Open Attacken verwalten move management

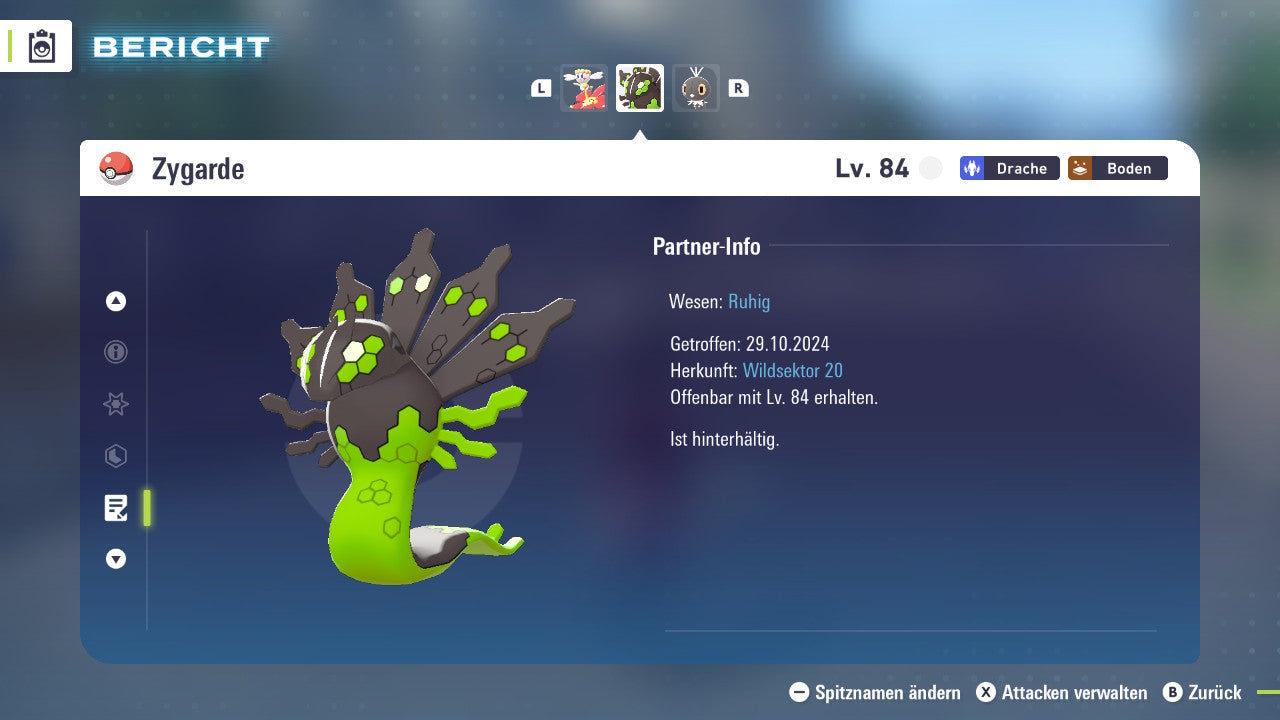coord(1062,692)
